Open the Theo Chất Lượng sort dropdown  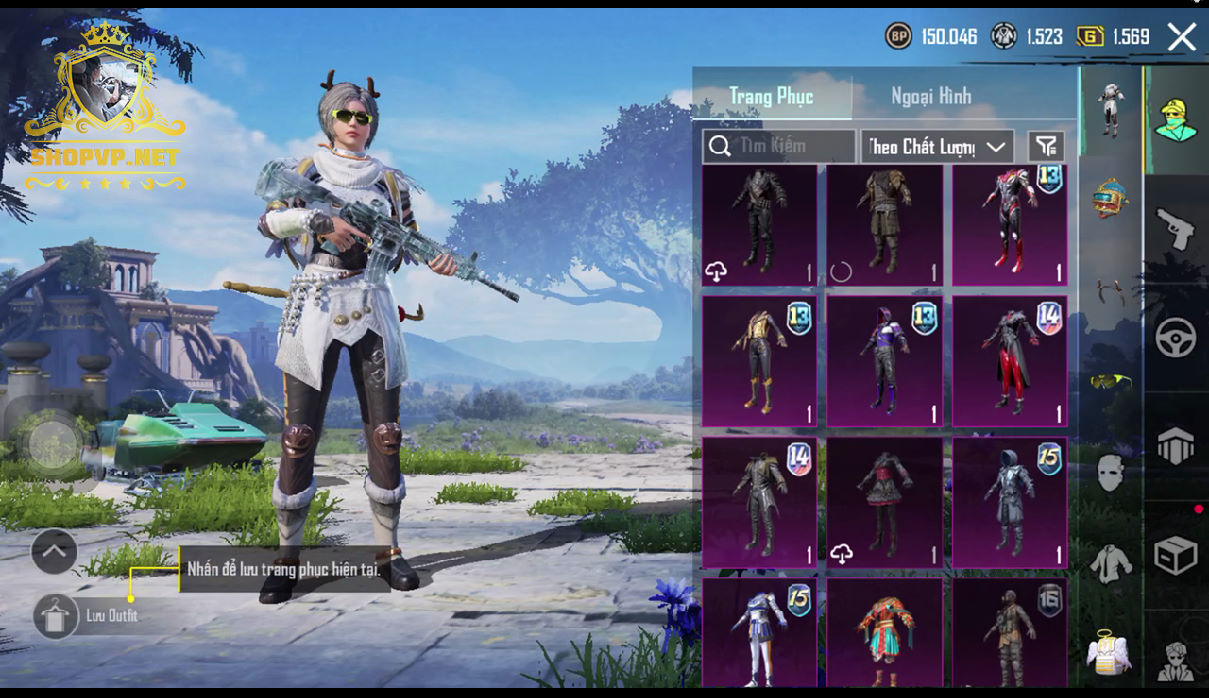[x=937, y=147]
